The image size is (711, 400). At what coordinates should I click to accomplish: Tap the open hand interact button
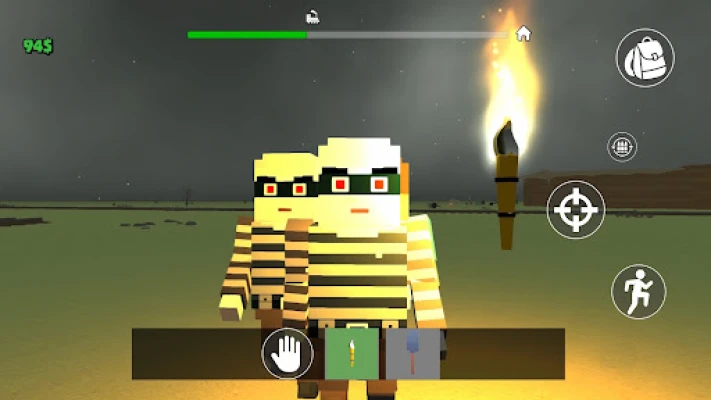click(x=287, y=354)
